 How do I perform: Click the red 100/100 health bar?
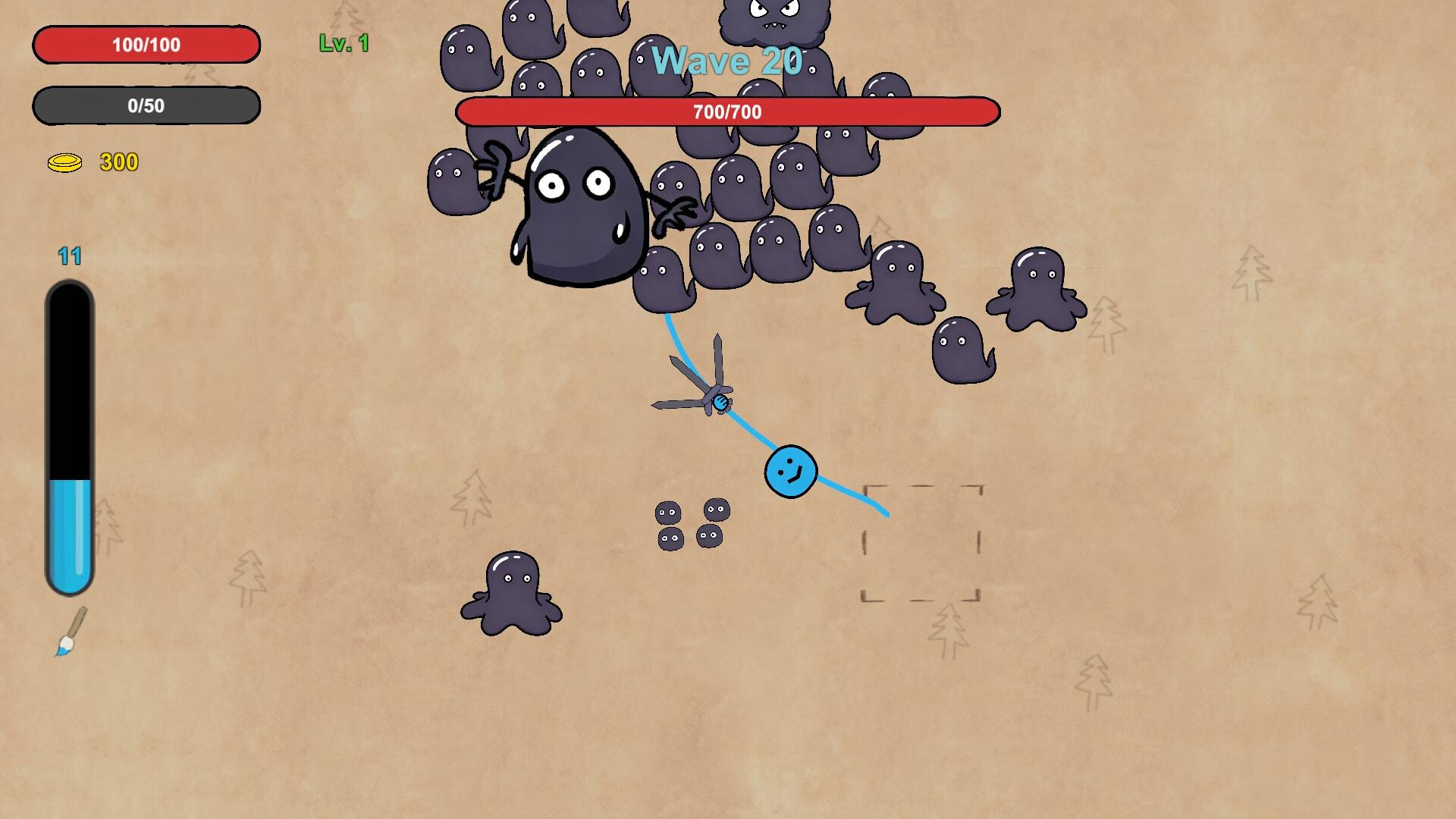point(146,44)
